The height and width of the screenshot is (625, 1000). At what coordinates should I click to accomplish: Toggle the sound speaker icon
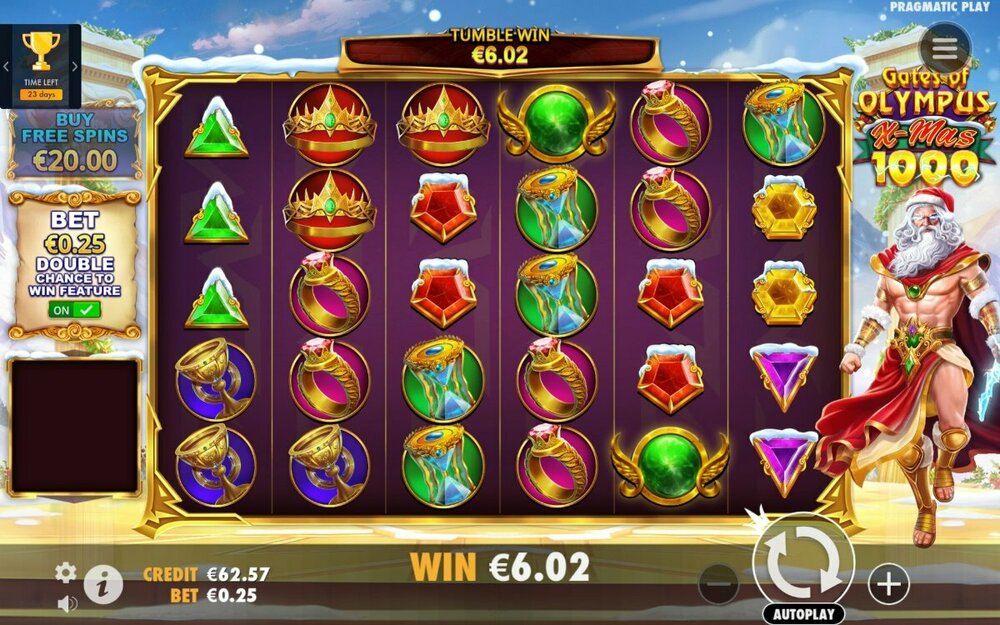67,603
